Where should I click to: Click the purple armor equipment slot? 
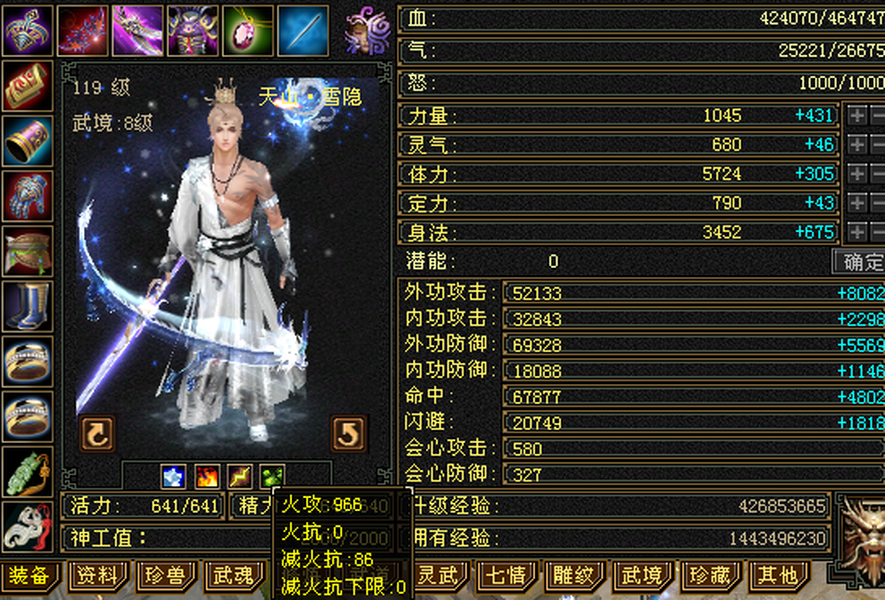point(192,30)
